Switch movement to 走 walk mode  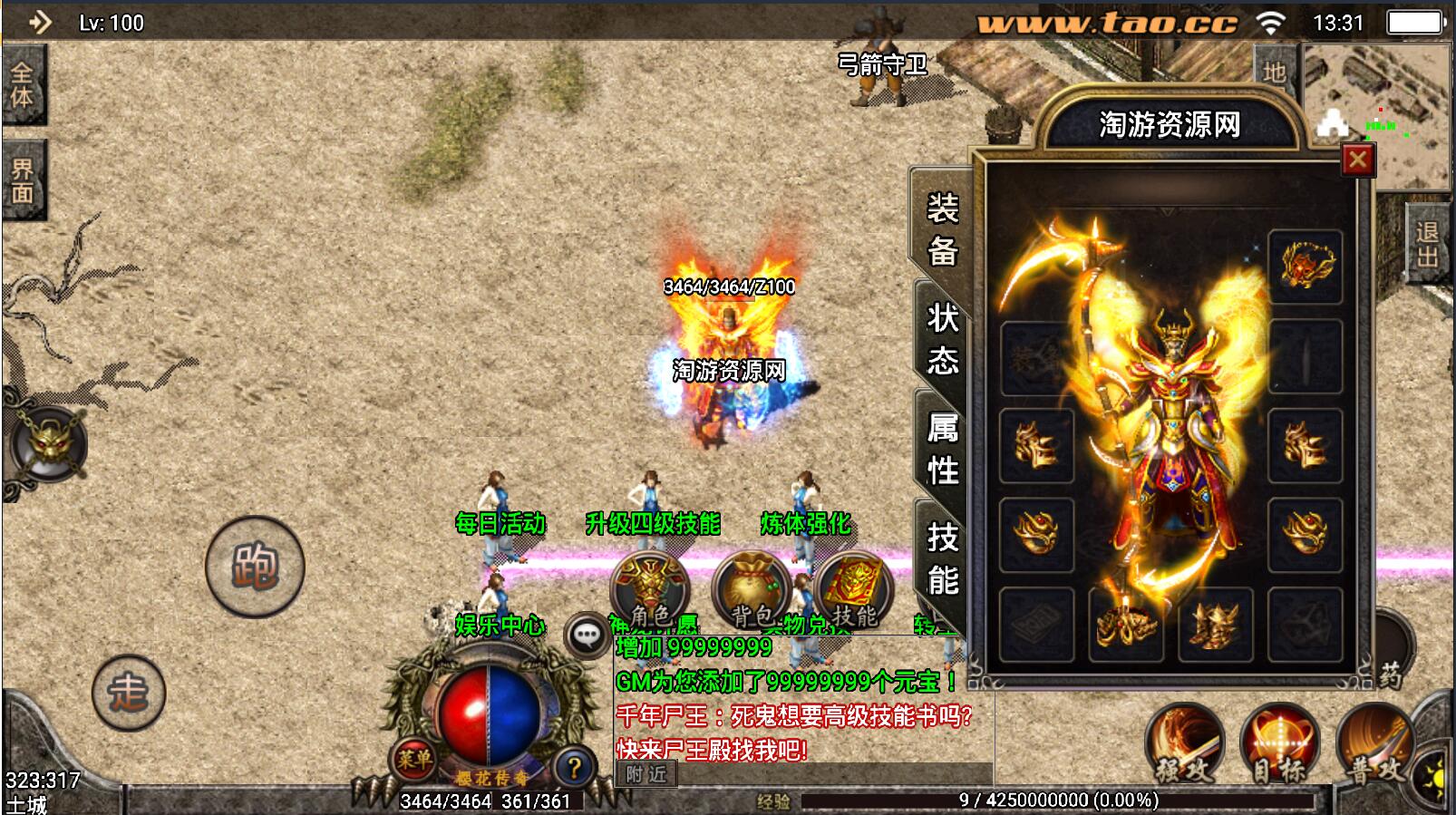129,694
